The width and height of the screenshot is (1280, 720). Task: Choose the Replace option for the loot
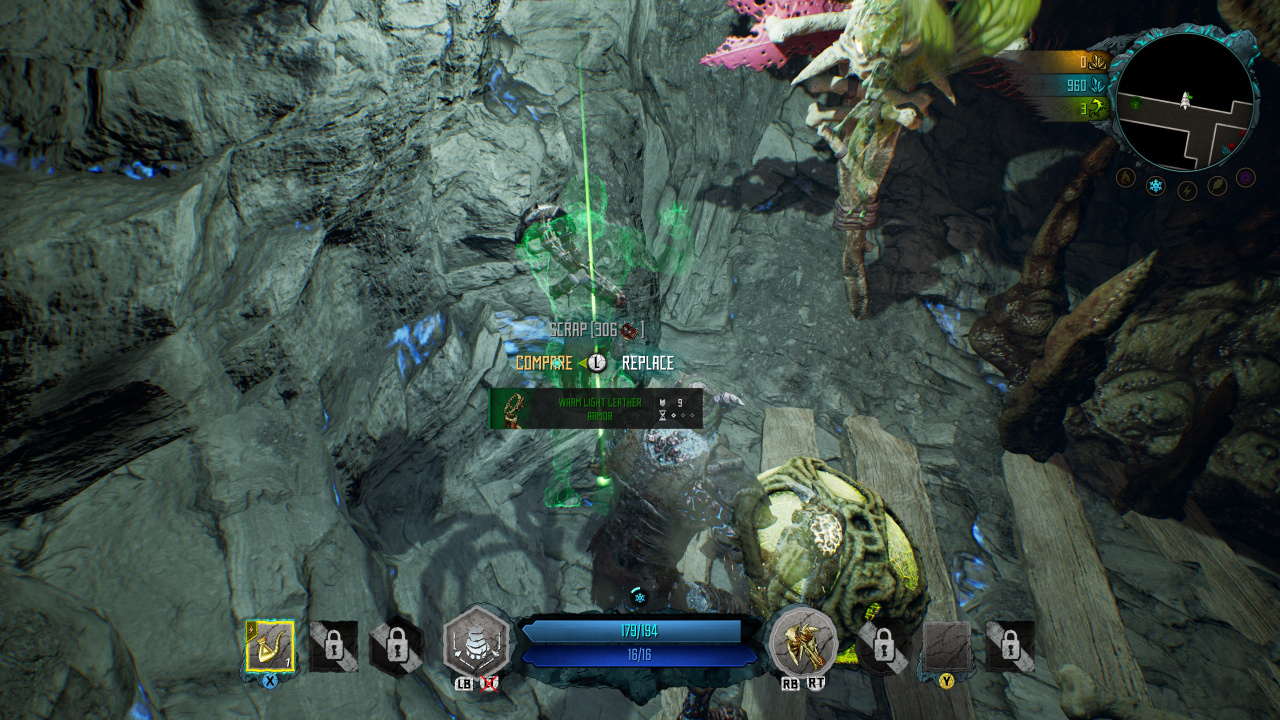(x=648, y=363)
